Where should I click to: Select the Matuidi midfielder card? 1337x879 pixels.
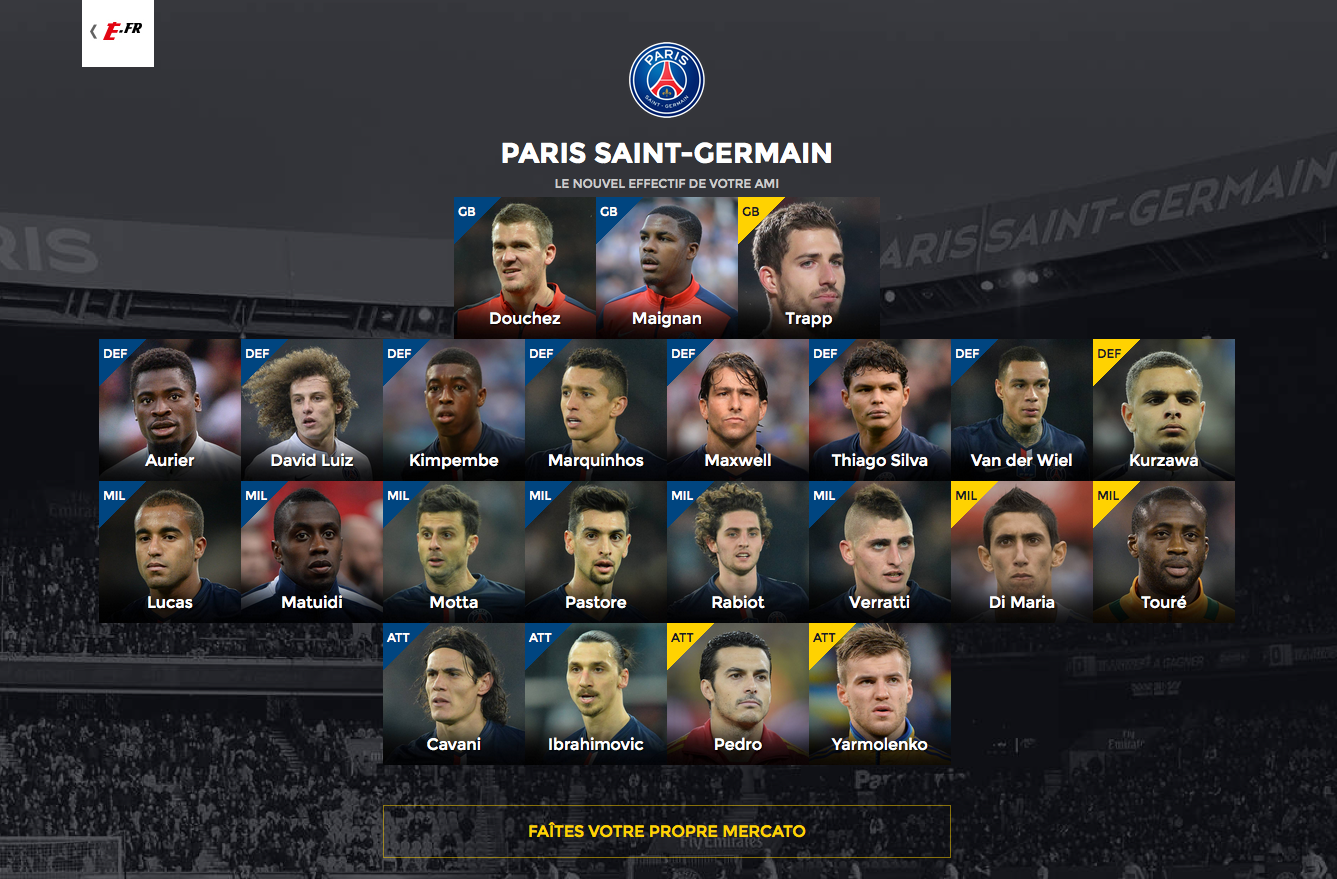click(312, 551)
